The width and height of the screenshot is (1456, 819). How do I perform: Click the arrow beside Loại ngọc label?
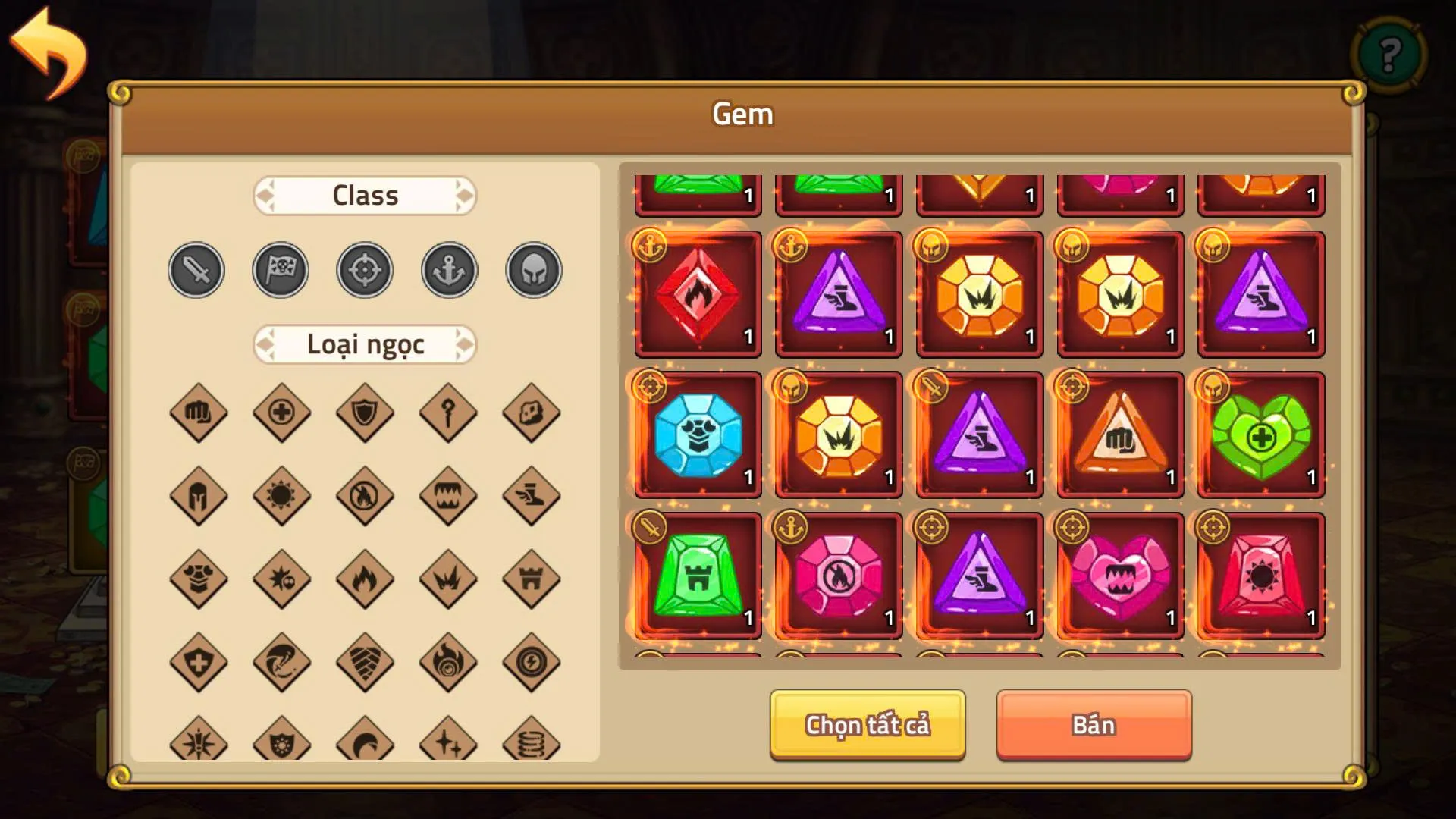click(466, 344)
